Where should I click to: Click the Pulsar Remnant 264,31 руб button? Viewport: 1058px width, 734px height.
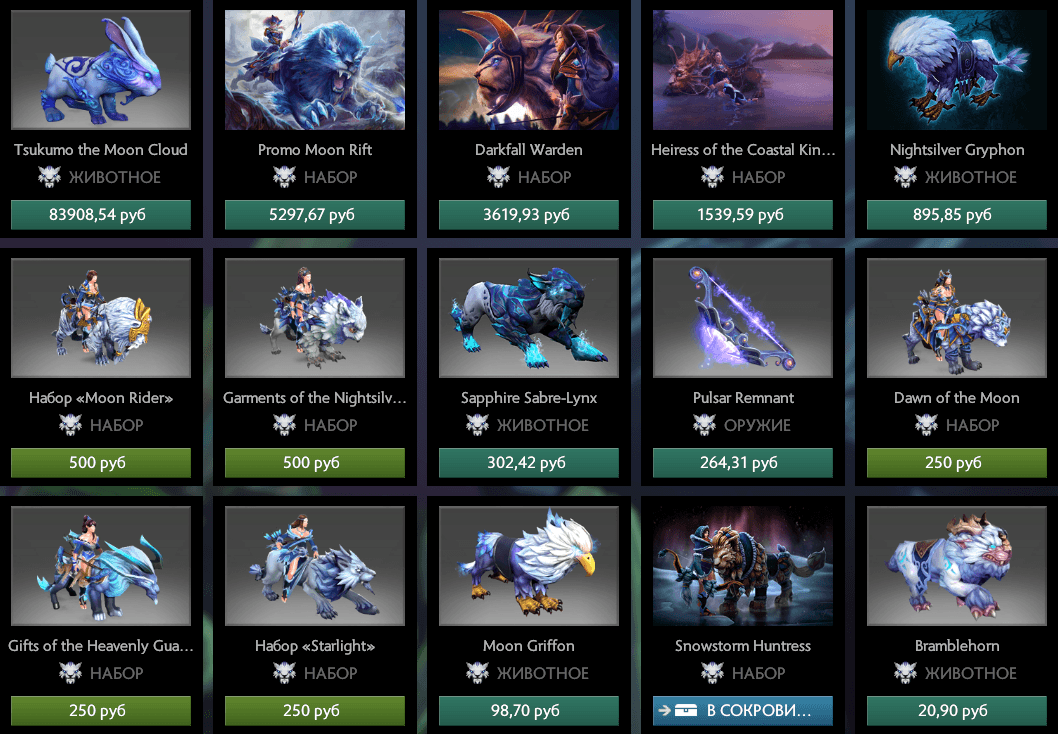[x=743, y=463]
